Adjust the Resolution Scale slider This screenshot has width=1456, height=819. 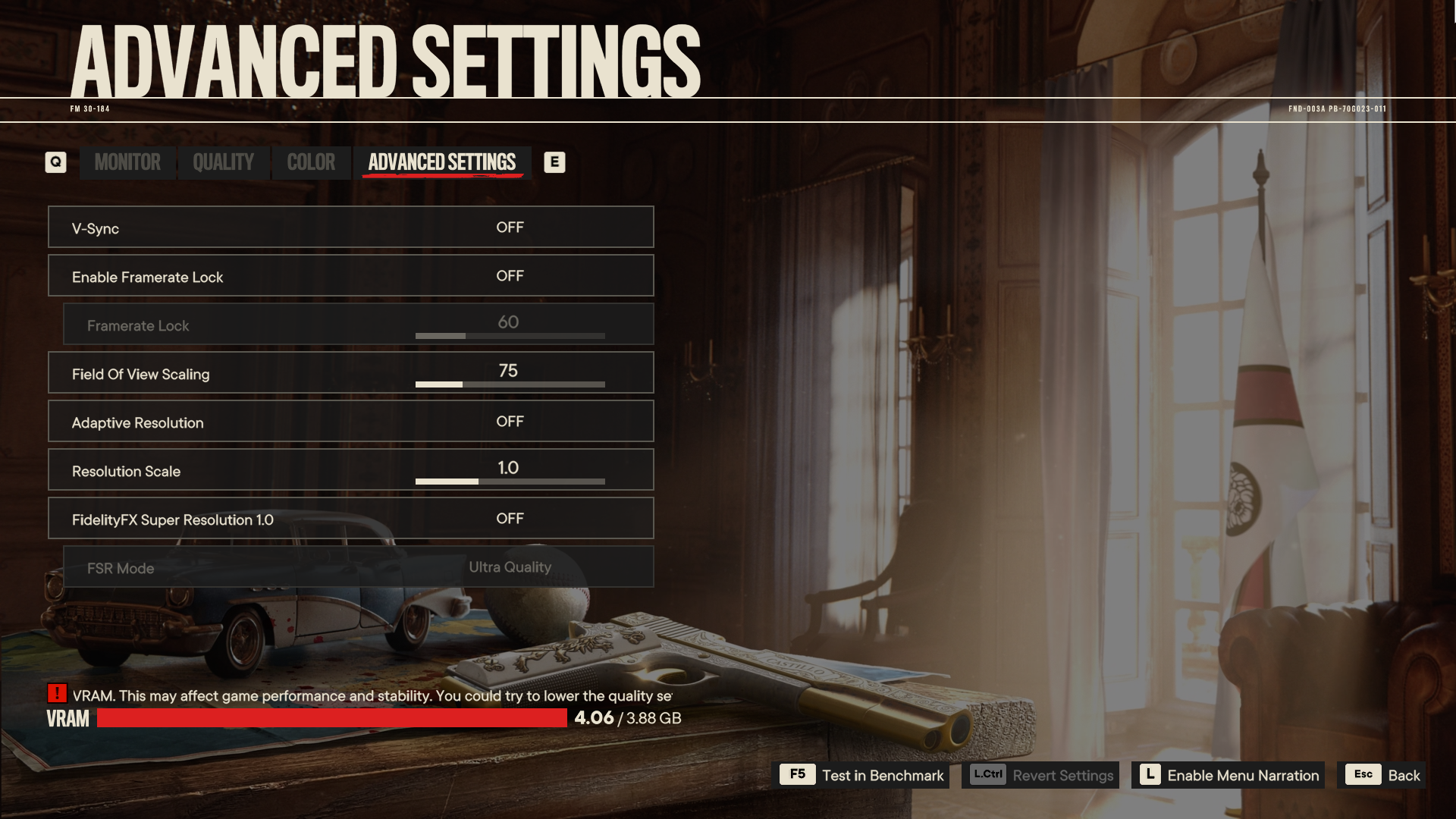pyautogui.click(x=510, y=482)
